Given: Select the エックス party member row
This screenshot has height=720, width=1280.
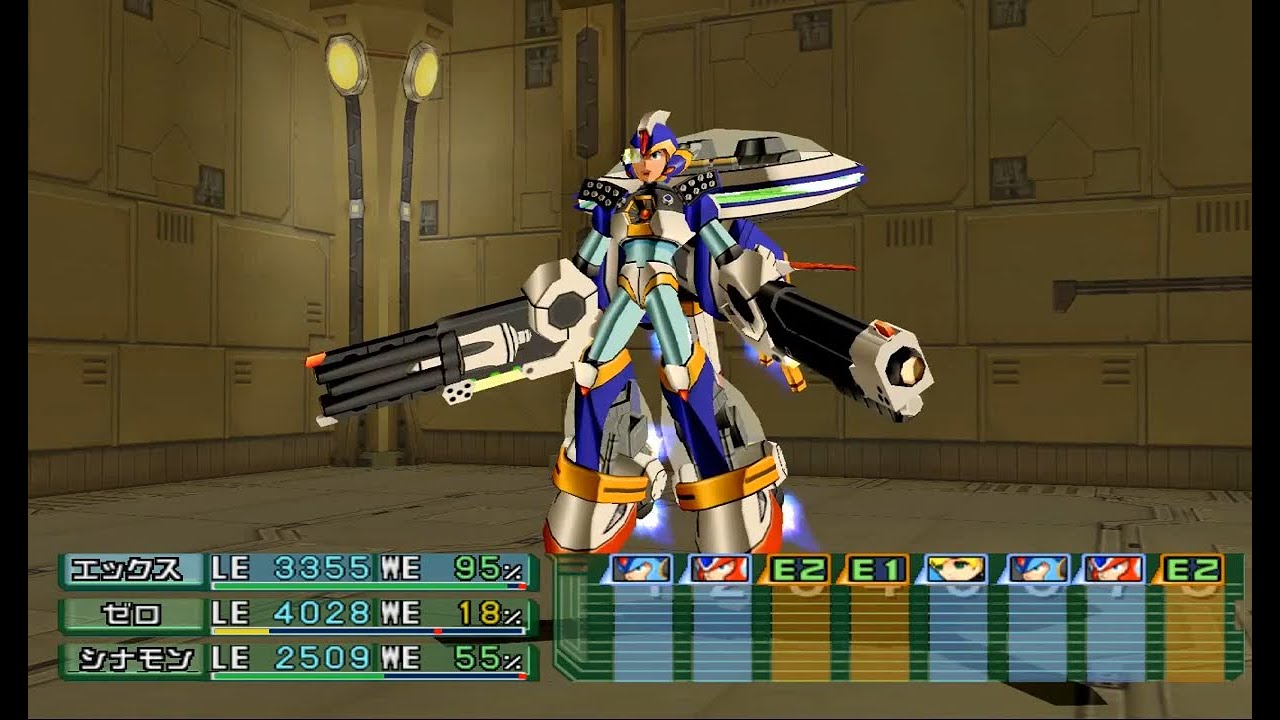Looking at the screenshot, I should coord(298,570).
